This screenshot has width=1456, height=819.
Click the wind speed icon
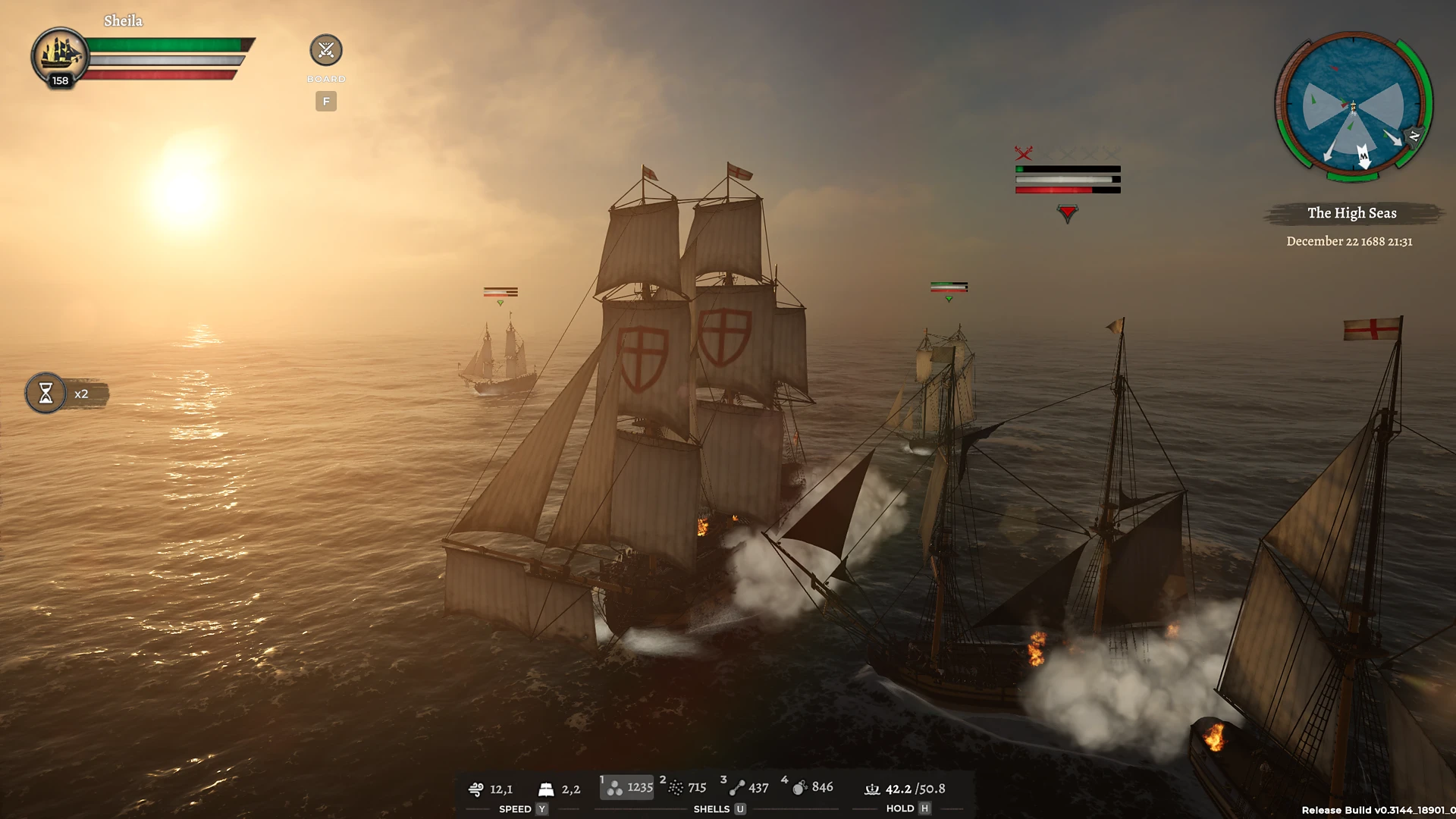pos(477,789)
